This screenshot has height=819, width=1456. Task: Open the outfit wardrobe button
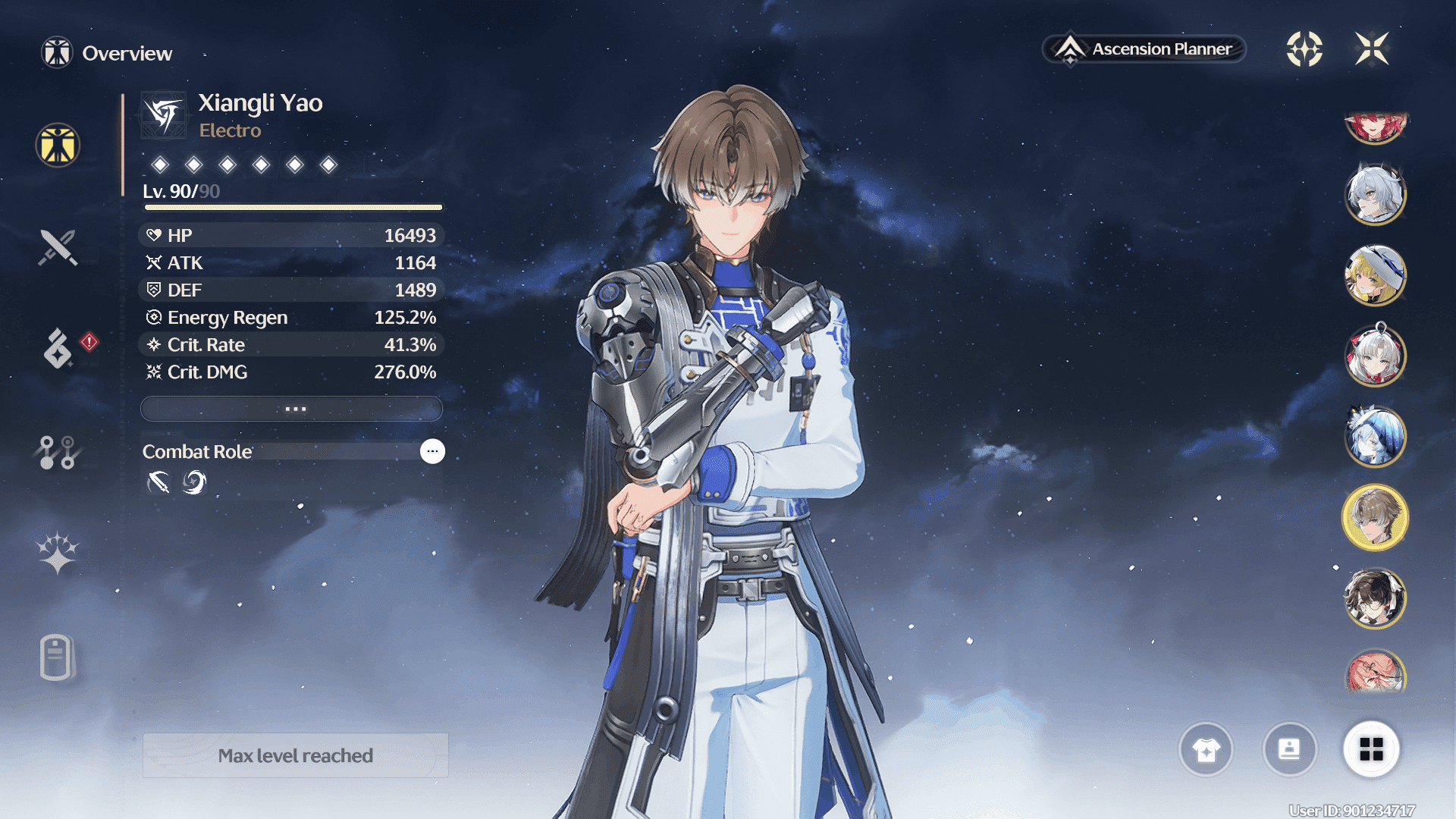[1206, 749]
